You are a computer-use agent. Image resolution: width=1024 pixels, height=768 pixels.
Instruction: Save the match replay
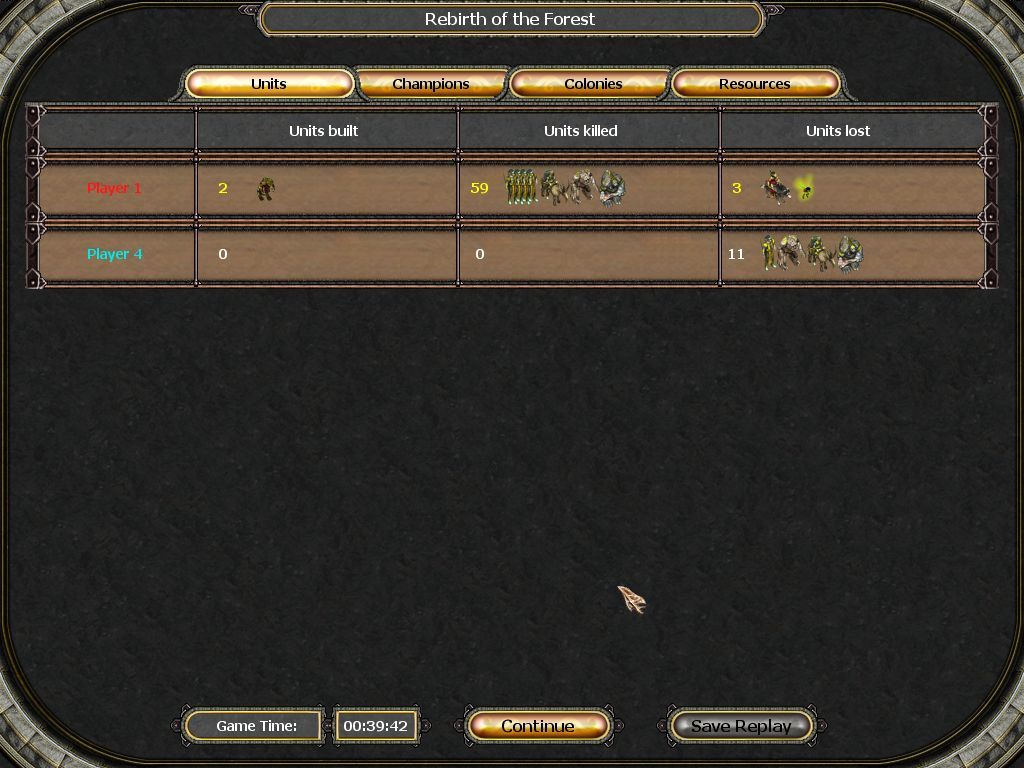click(x=741, y=726)
